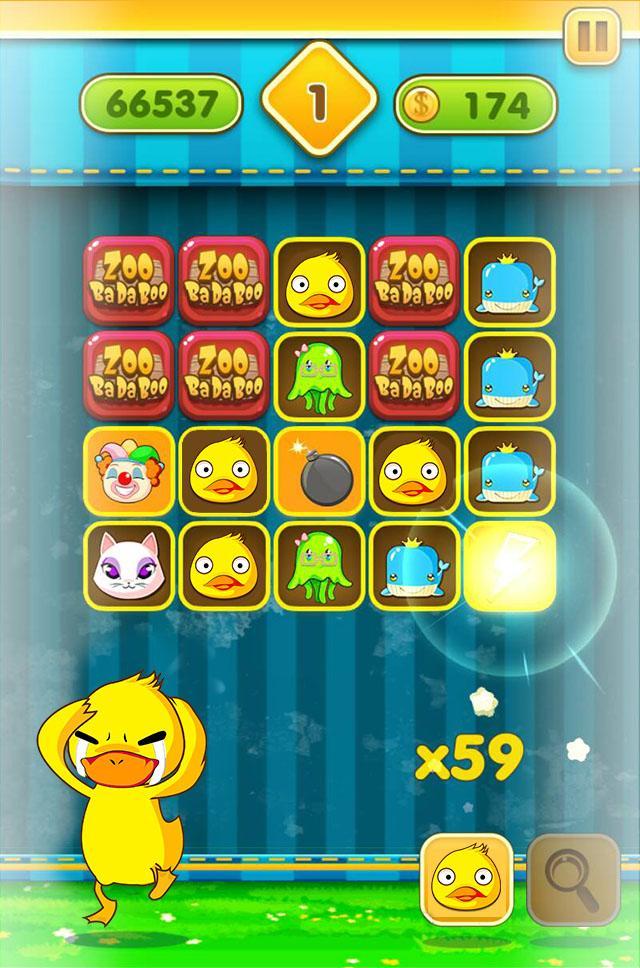Pause the game
The image size is (640, 968).
(x=592, y=37)
